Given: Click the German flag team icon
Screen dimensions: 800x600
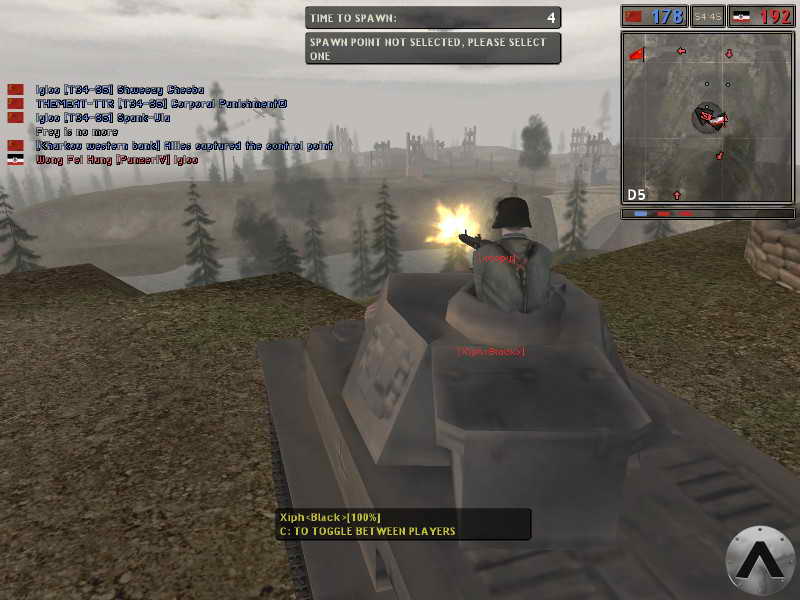Looking at the screenshot, I should pos(742,16).
